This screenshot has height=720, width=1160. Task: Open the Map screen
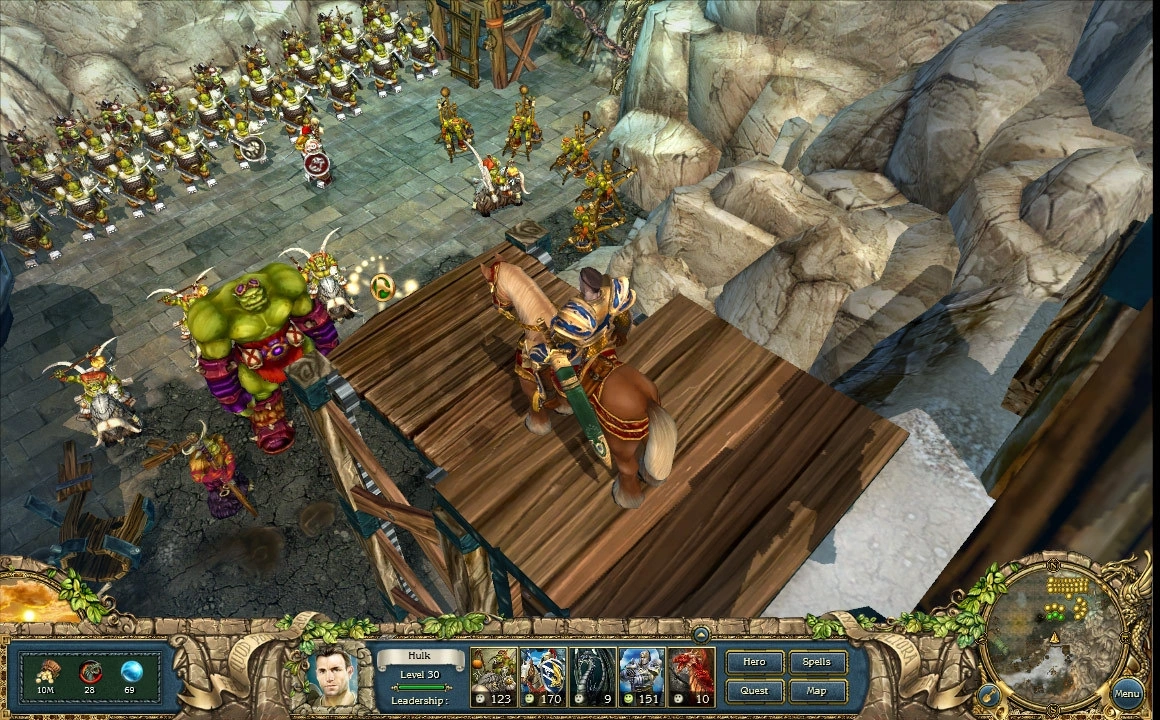[817, 691]
